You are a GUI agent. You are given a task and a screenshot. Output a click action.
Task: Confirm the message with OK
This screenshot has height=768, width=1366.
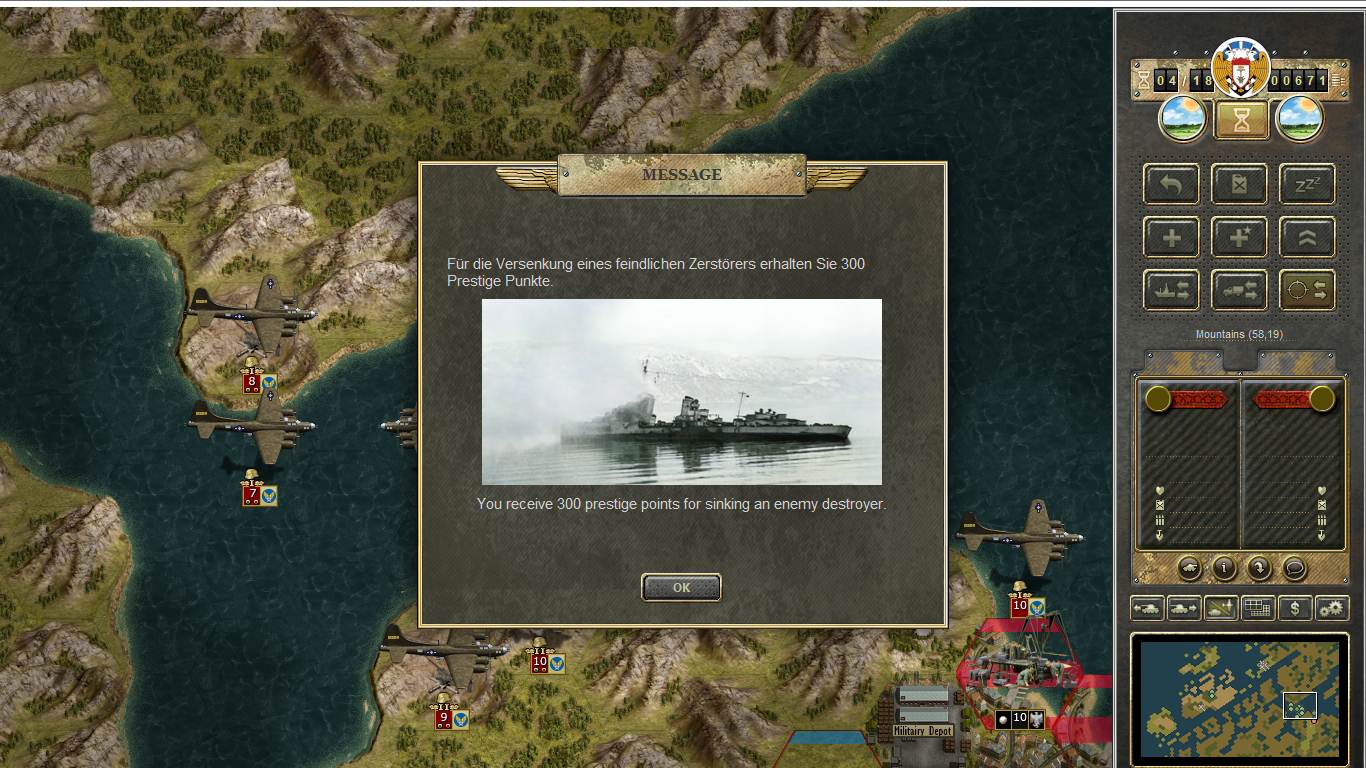(681, 588)
